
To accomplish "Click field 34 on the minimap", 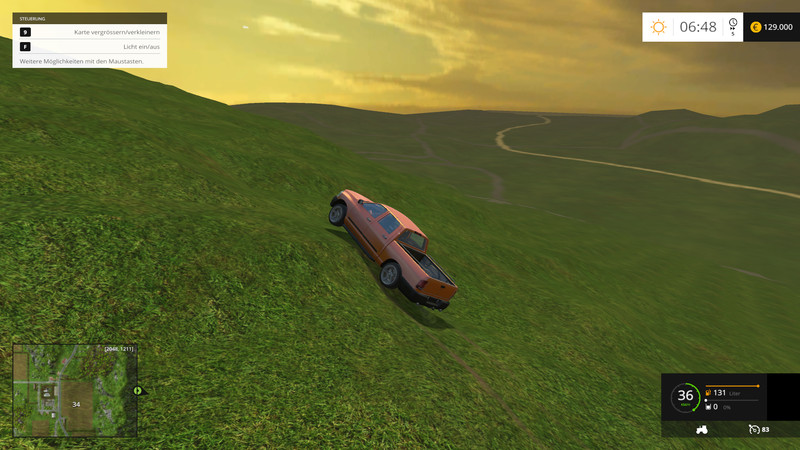I will pyautogui.click(x=75, y=404).
